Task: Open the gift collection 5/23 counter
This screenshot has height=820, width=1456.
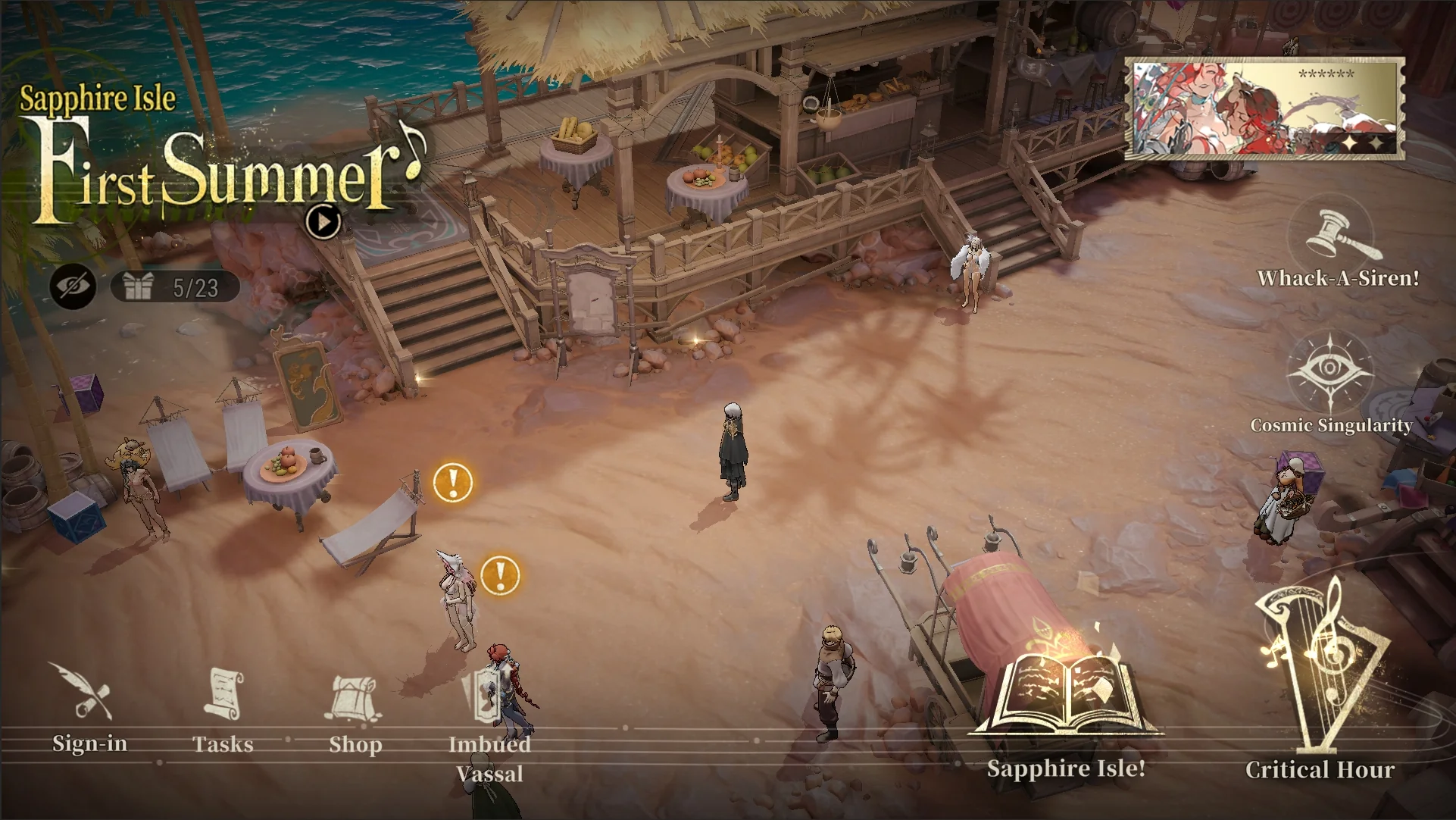Action: click(x=176, y=287)
